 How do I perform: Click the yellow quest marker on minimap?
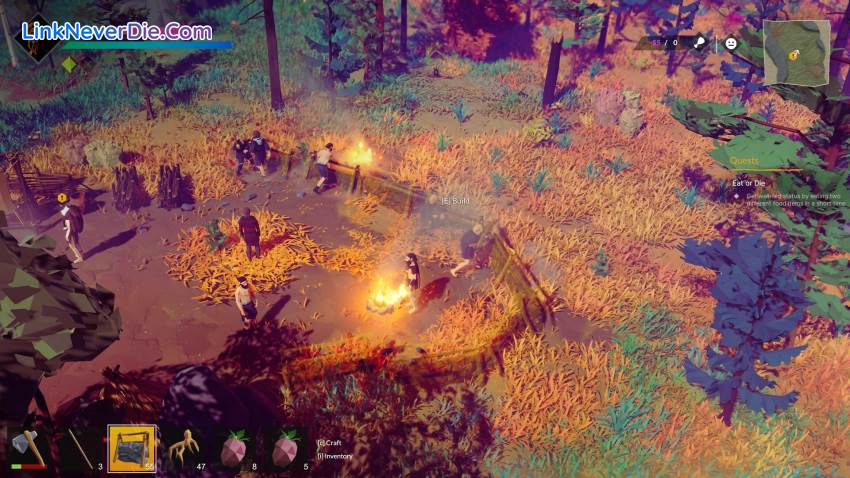click(792, 57)
